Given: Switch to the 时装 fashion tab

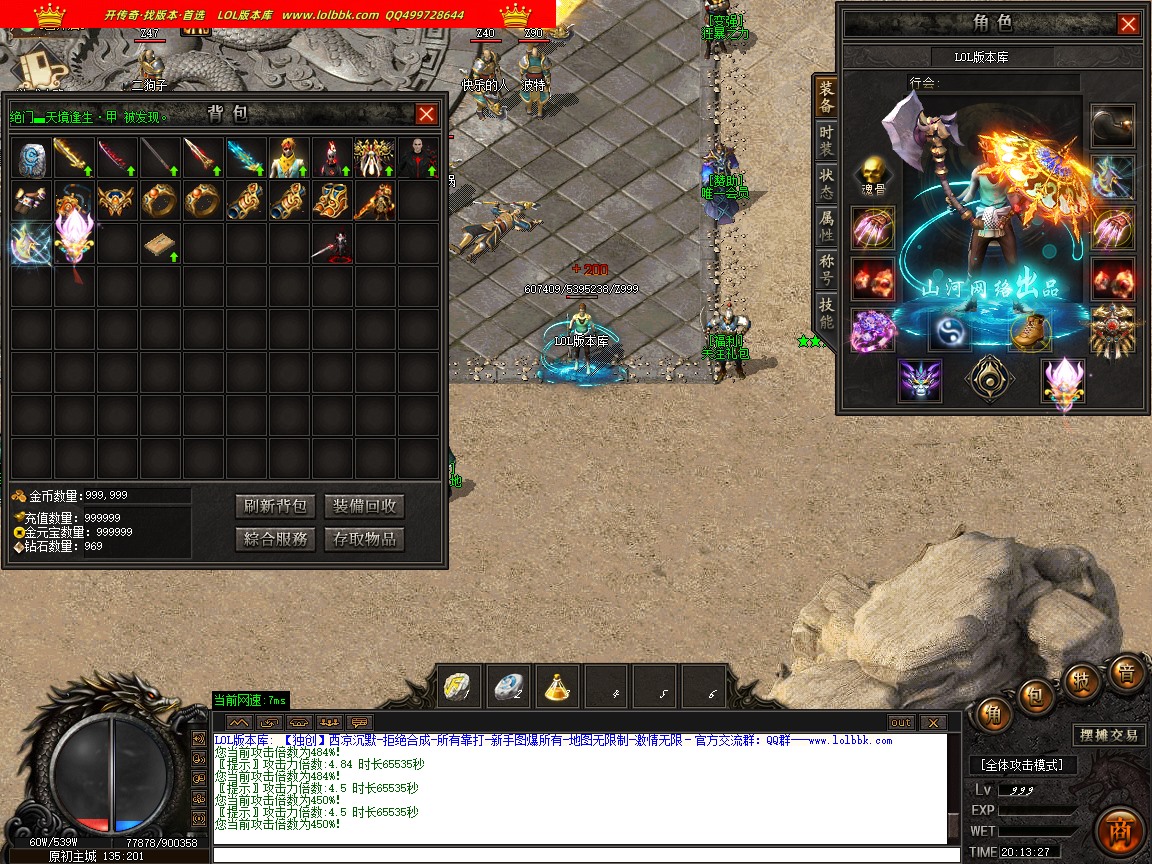Looking at the screenshot, I should coord(826,140).
